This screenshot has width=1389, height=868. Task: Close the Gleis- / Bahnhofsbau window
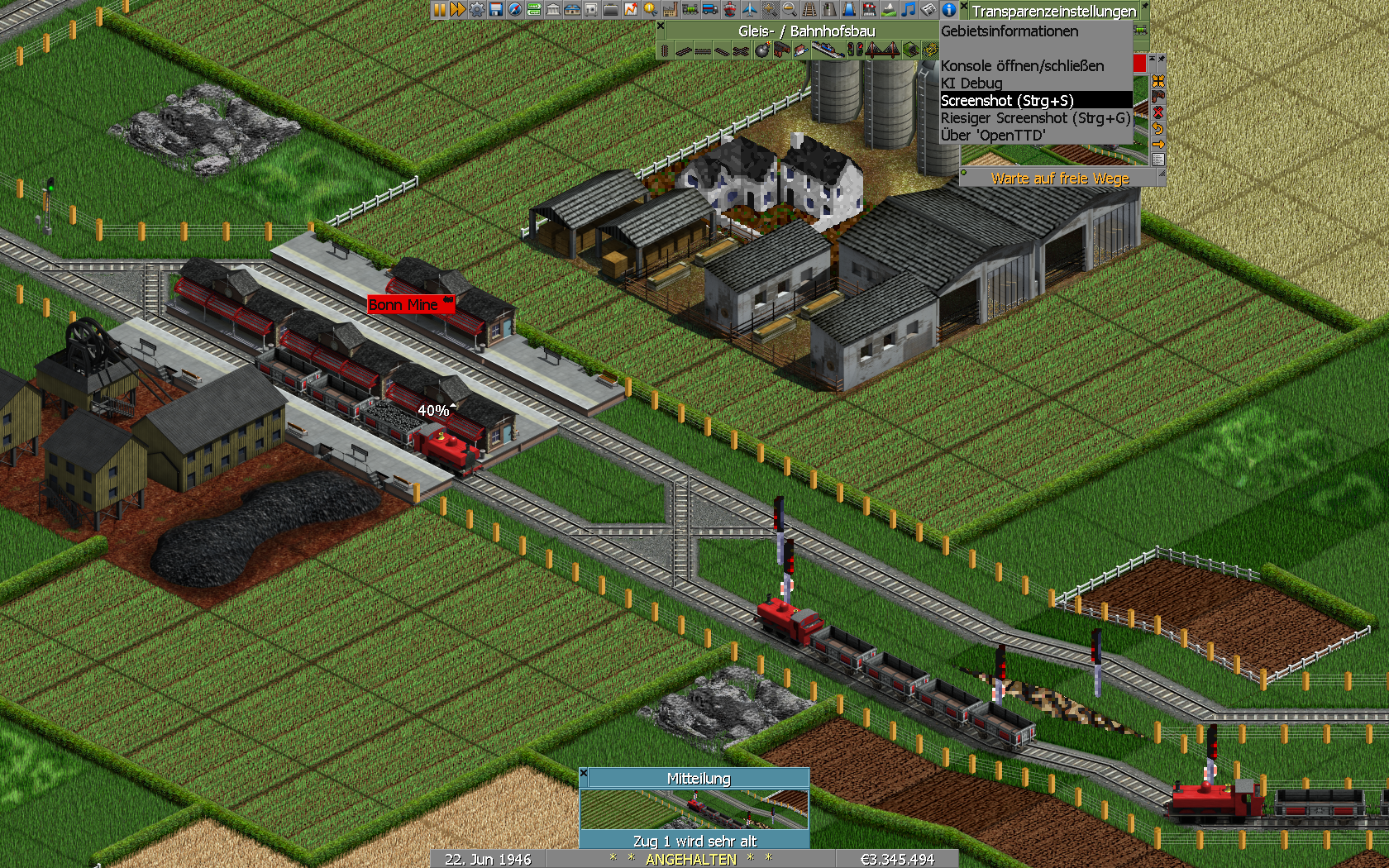click(x=661, y=26)
